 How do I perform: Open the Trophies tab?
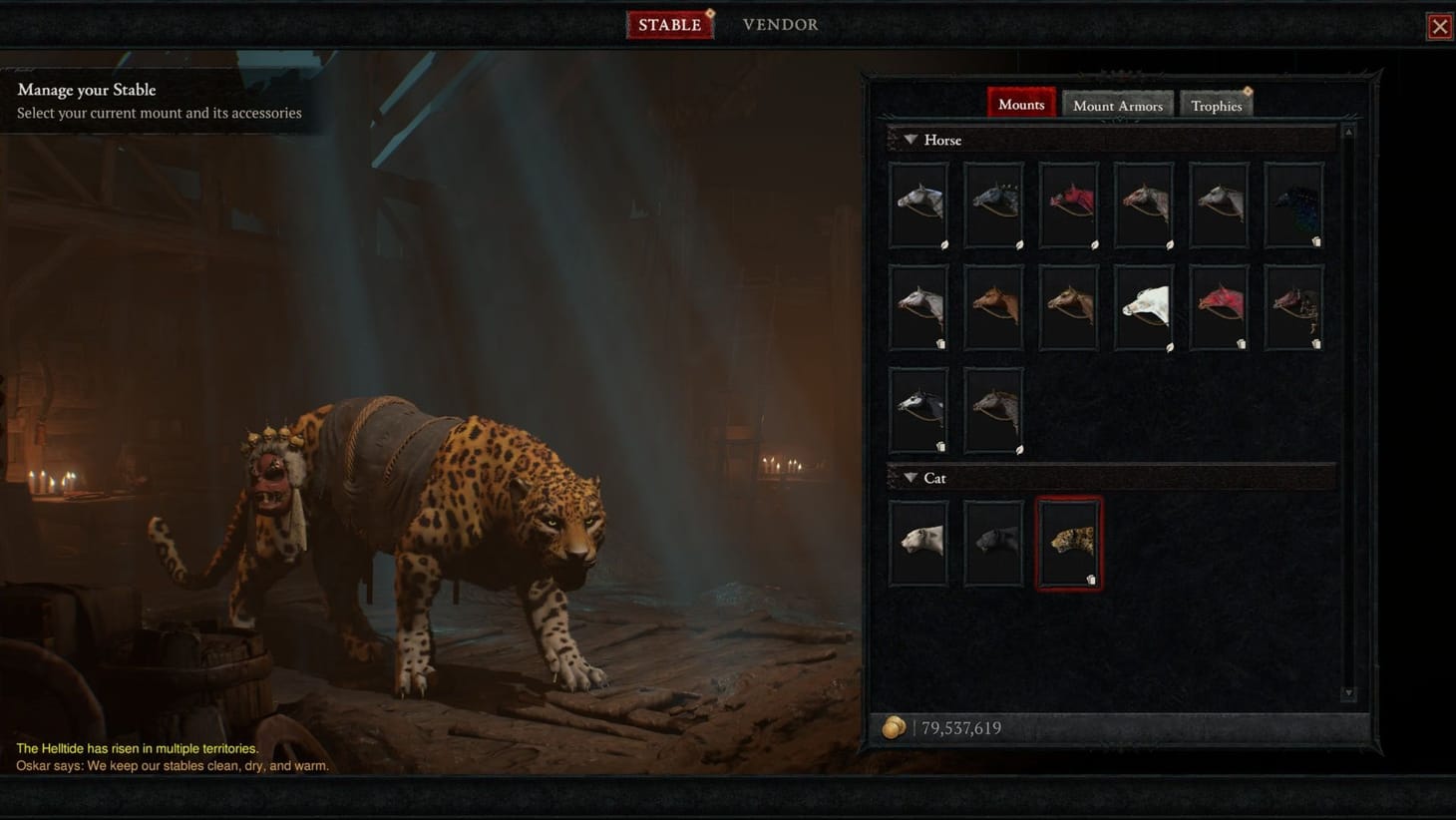coord(1216,105)
